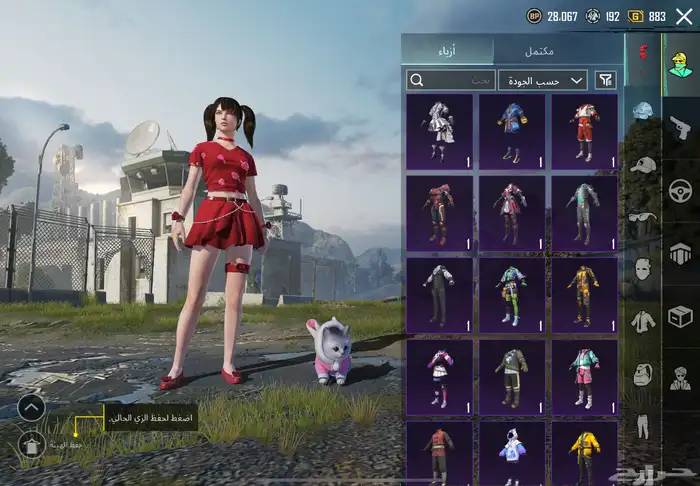Close the wardrobe with the X button
This screenshot has width=700, height=486.
pos(684,16)
